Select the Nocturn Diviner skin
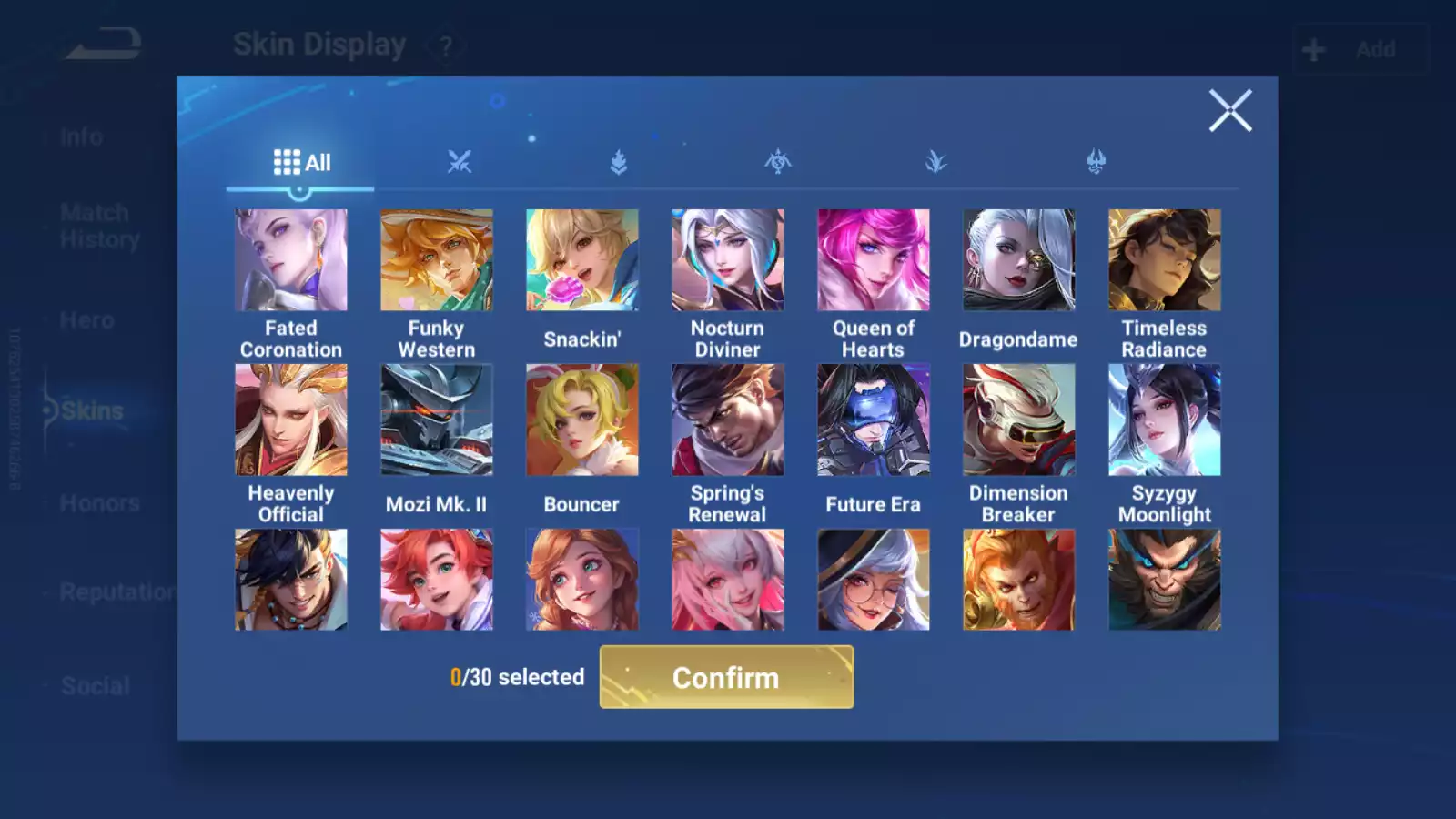1456x819 pixels. (727, 260)
